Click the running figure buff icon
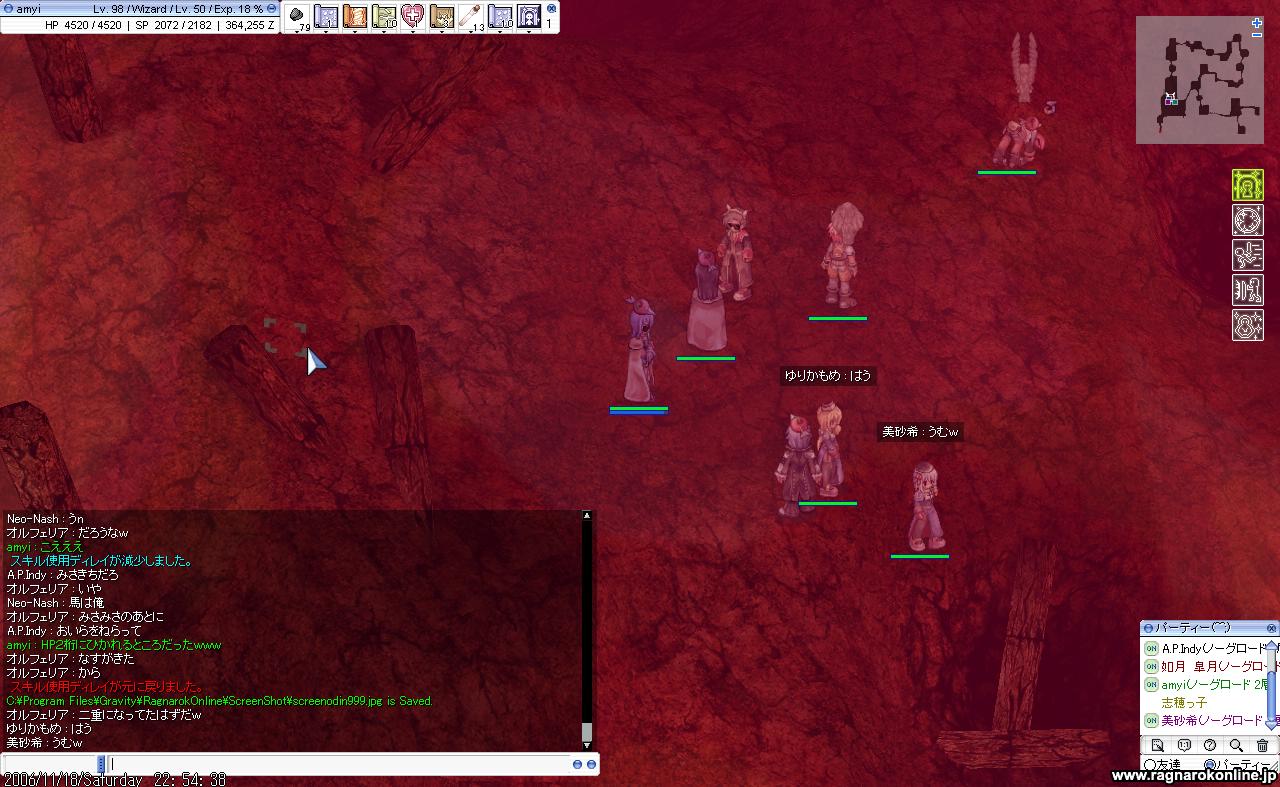The width and height of the screenshot is (1280, 787). 1247,255
